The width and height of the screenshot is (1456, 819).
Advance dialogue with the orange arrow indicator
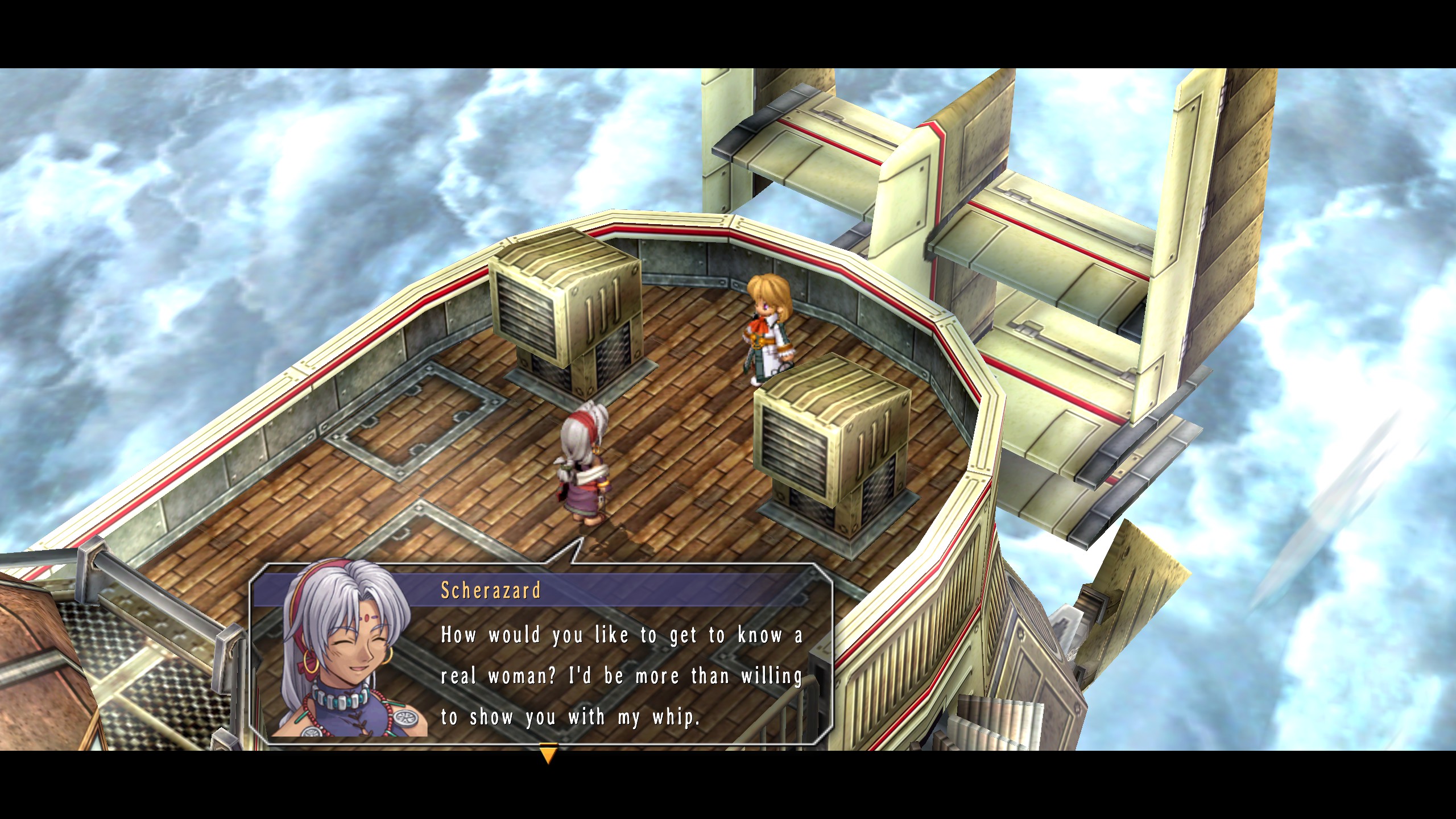click(547, 755)
